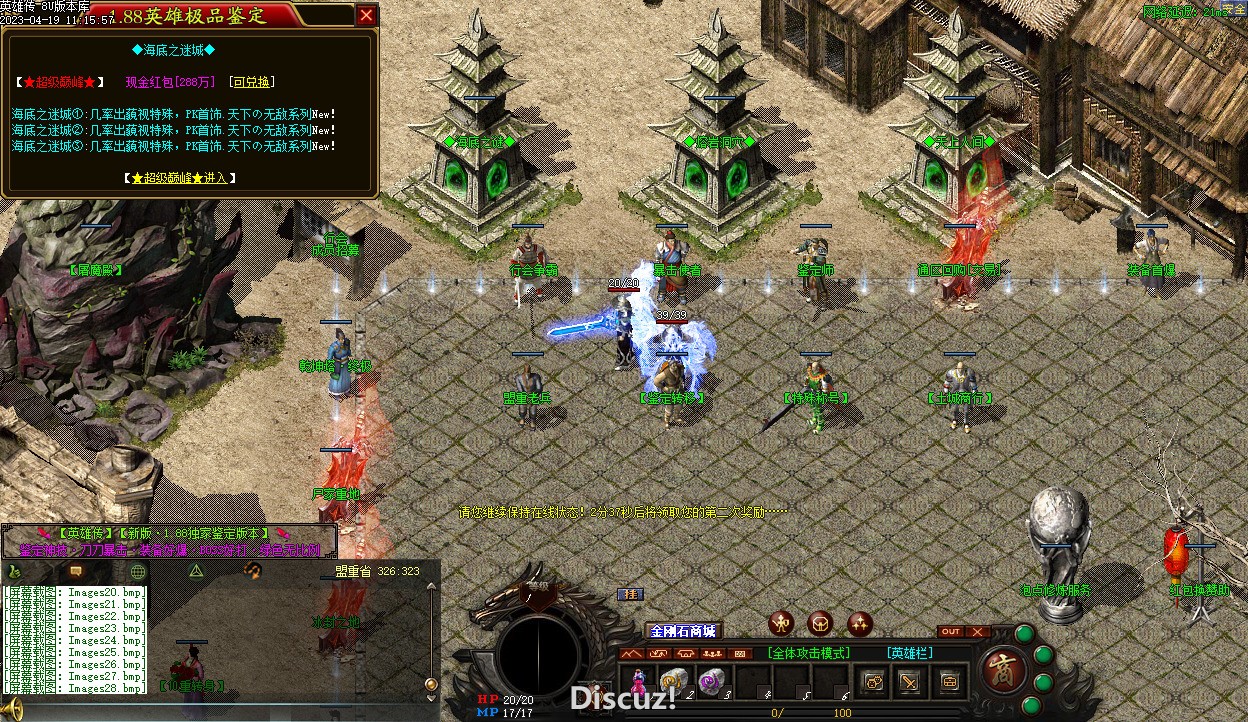Click the crossed-swords icon button on the bottom bar
This screenshot has width=1248, height=722.
910,682
